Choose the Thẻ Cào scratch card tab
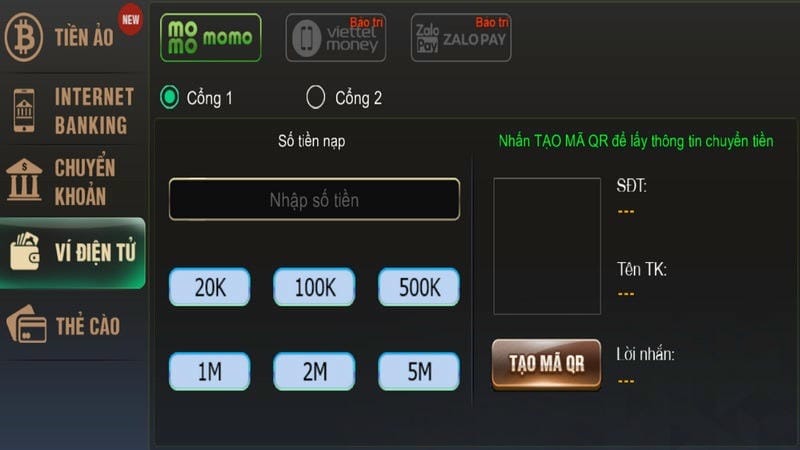800x450 pixels. click(72, 326)
